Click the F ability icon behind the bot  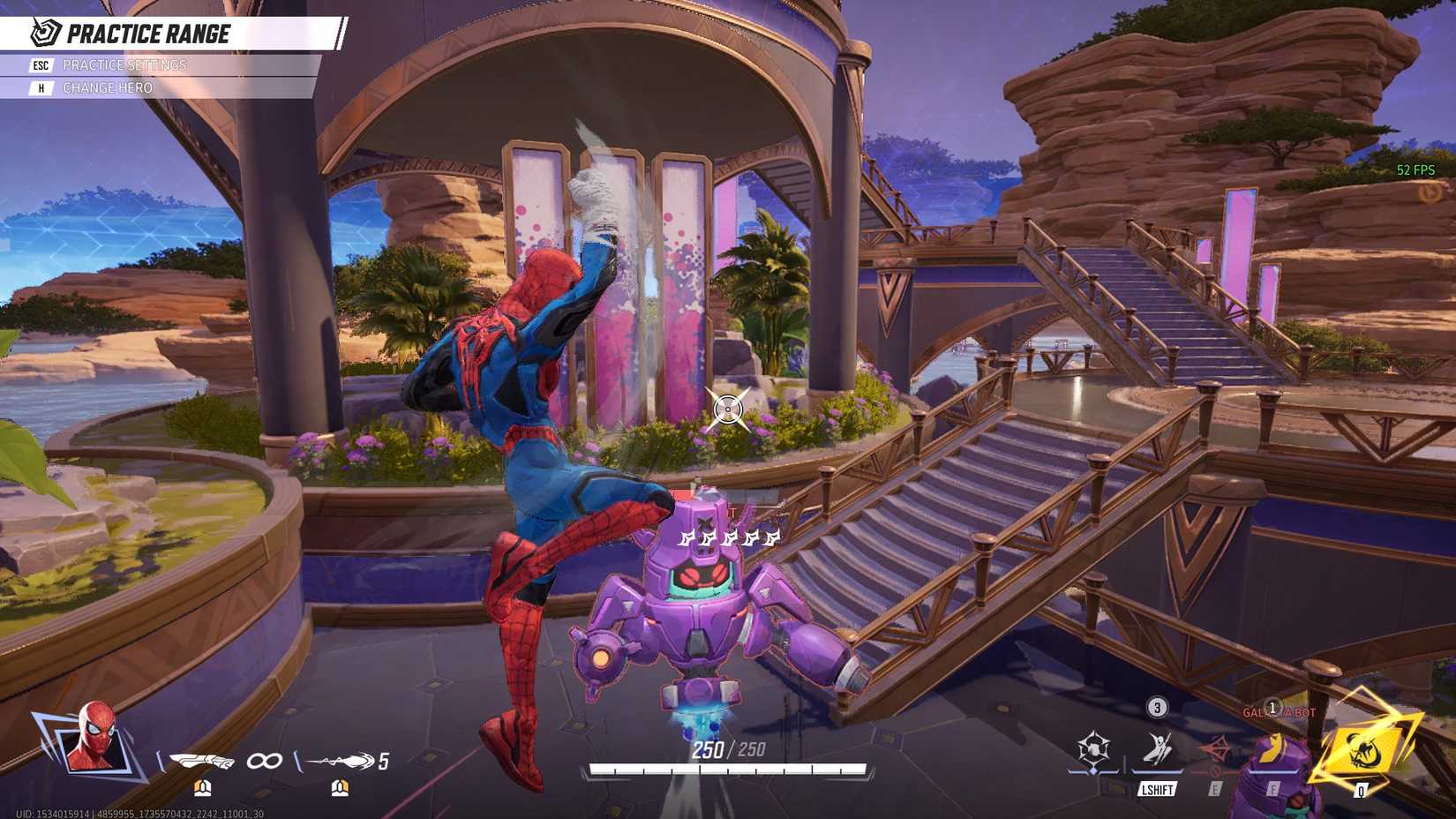(x=1273, y=748)
